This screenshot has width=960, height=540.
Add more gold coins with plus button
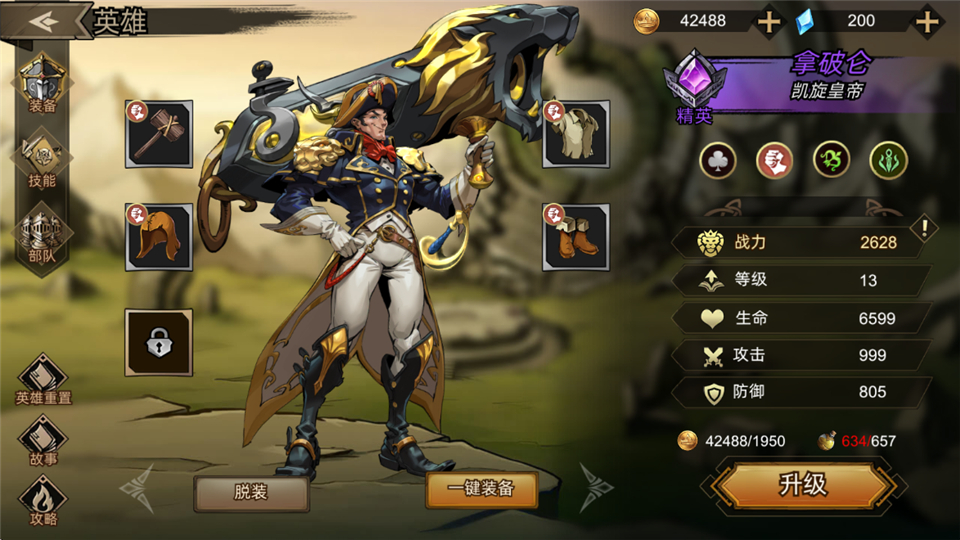768,21
